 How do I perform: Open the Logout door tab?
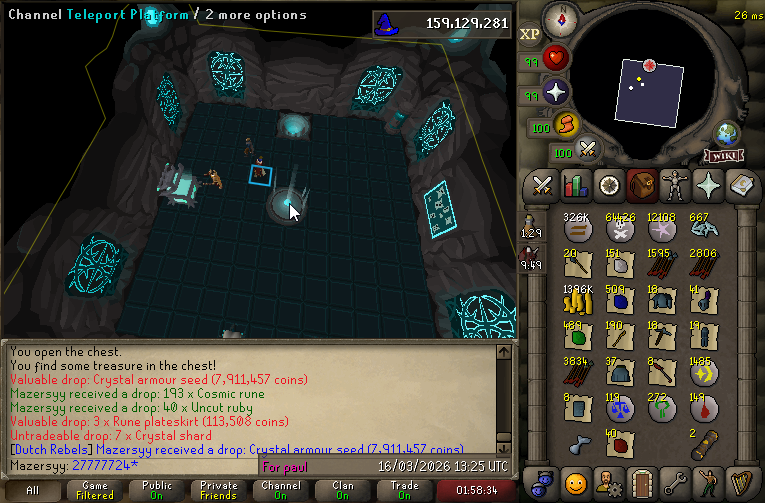tap(641, 481)
